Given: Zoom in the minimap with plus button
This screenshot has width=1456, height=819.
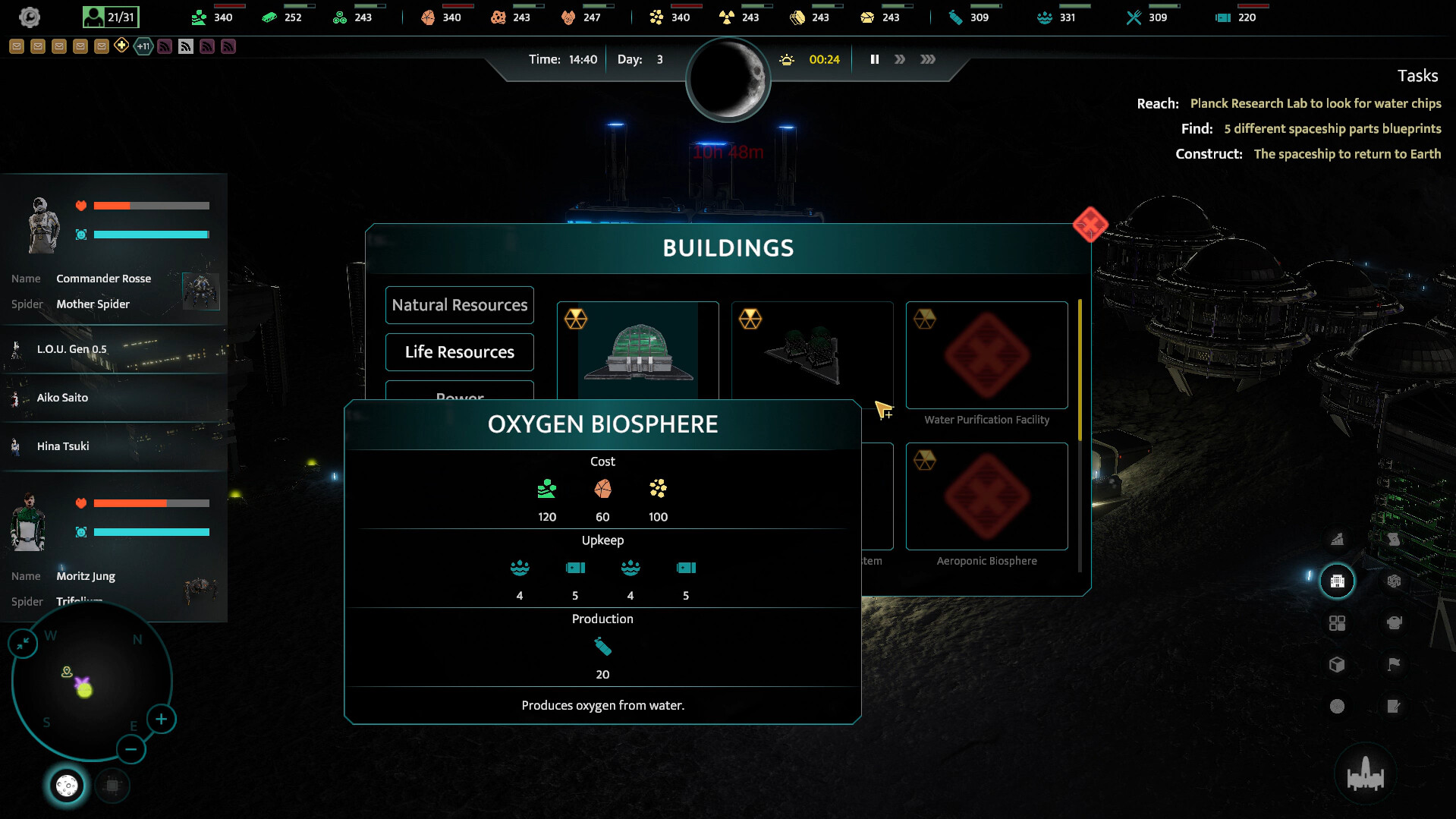Looking at the screenshot, I should pos(161,719).
